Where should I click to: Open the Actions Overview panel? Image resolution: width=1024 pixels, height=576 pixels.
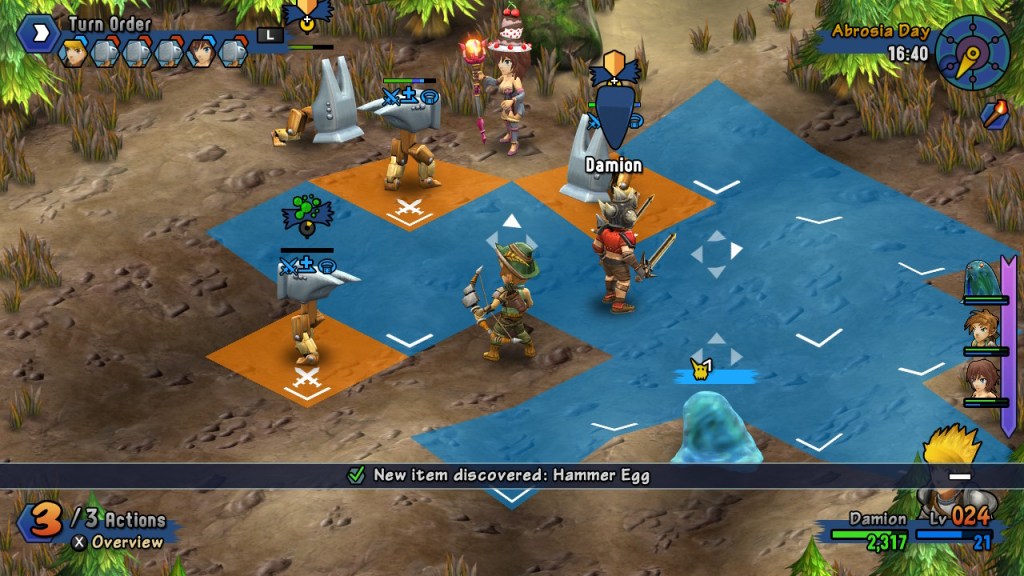pos(115,542)
